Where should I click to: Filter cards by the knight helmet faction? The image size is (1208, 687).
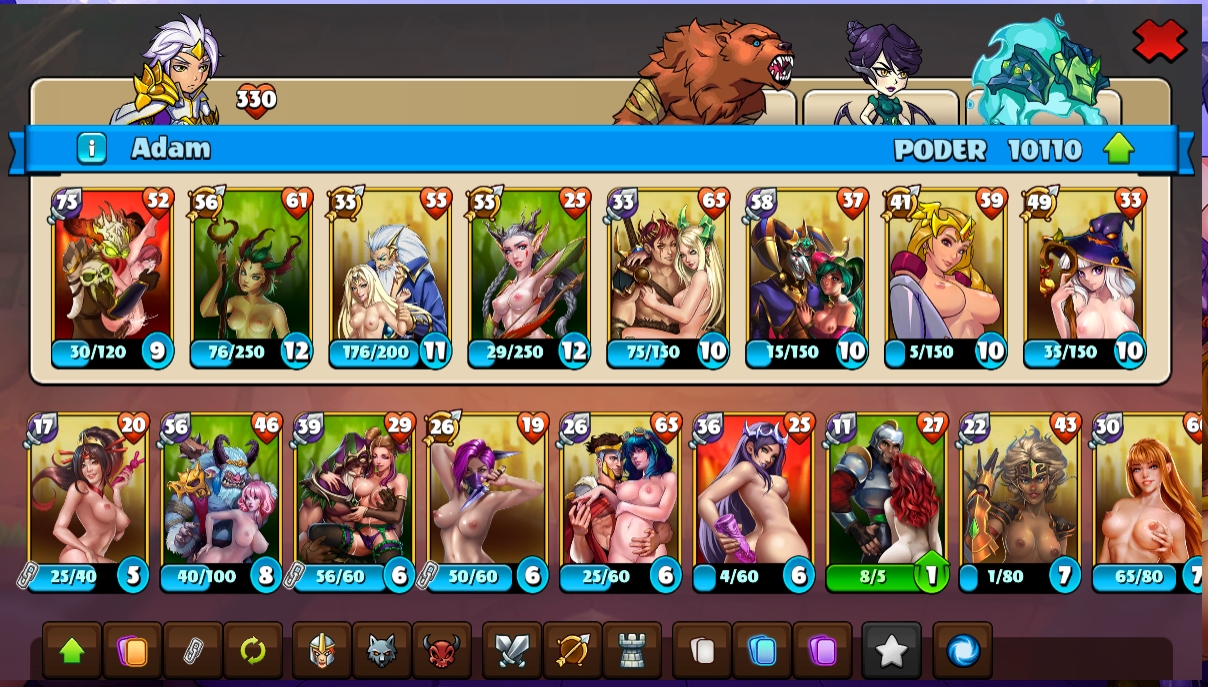pos(322,652)
